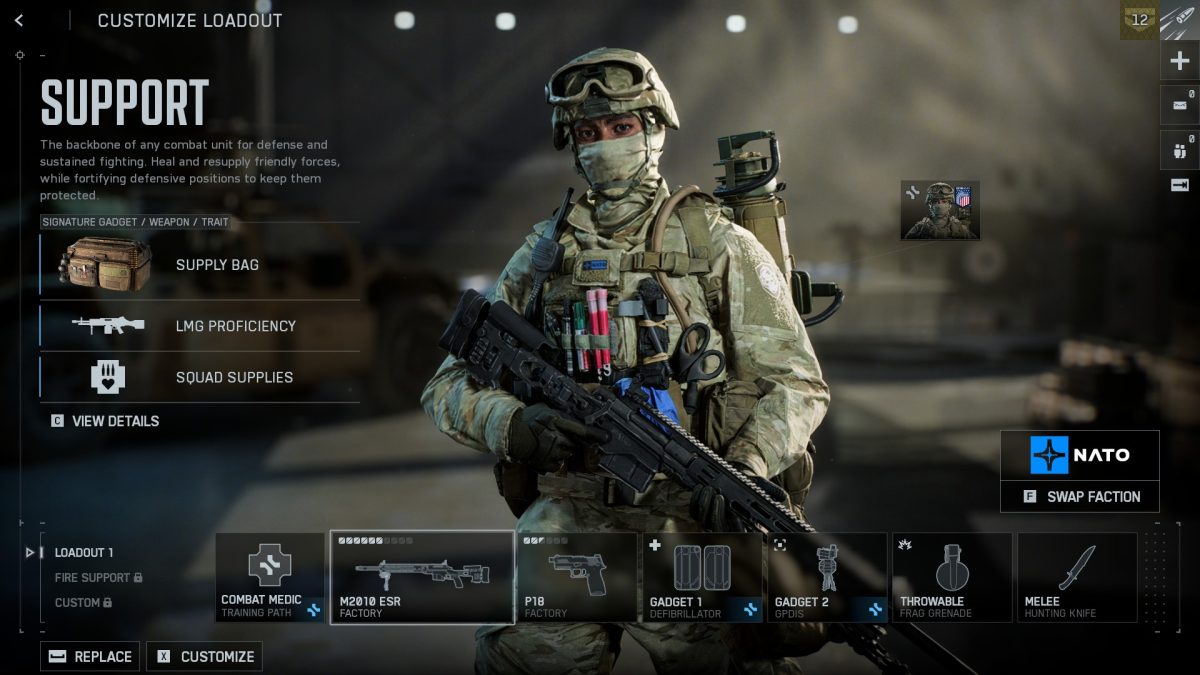
Task: Open the Combat Medic training path slot
Action: (x=269, y=578)
